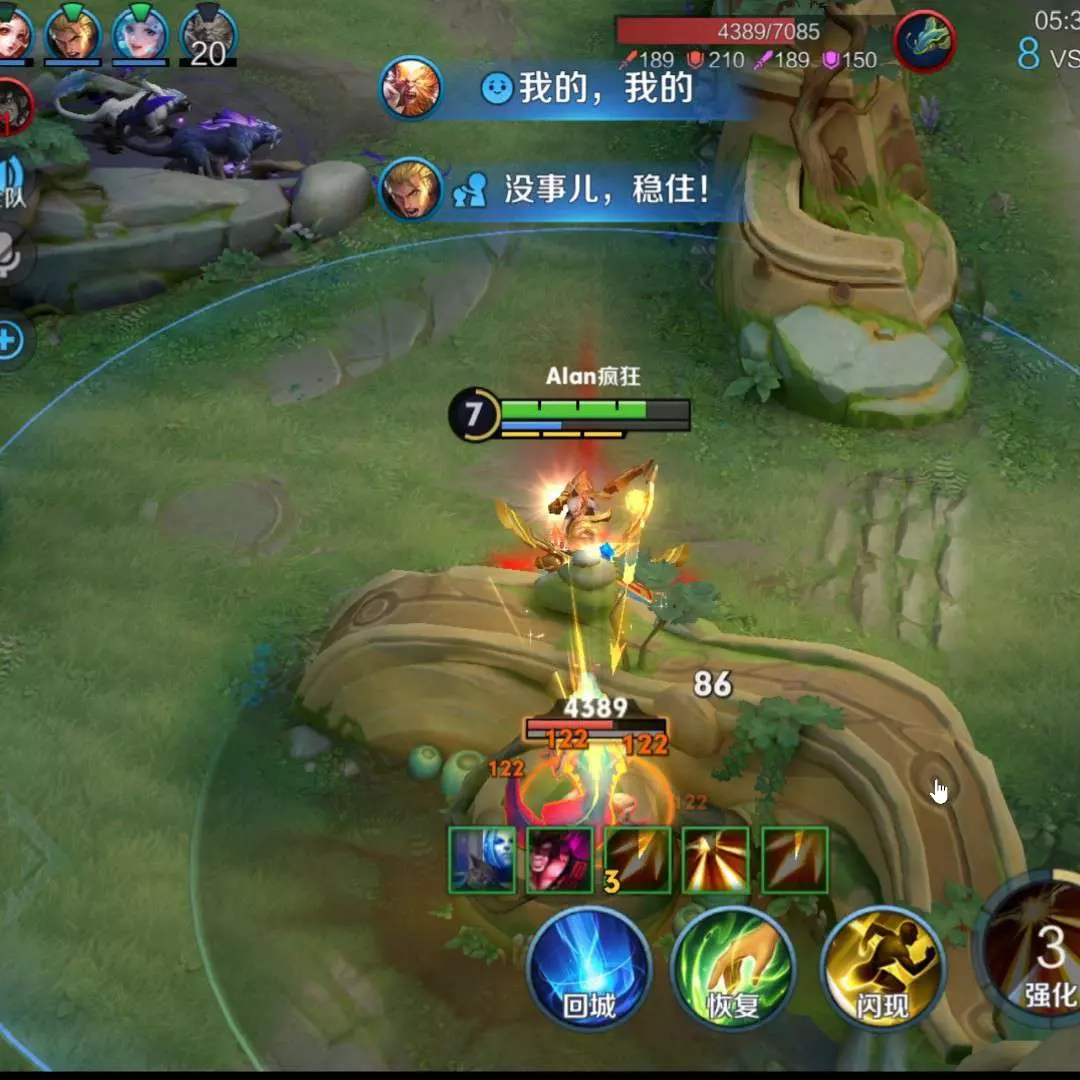
Task: Select the teammate portrait showing 20
Action: pos(208,35)
